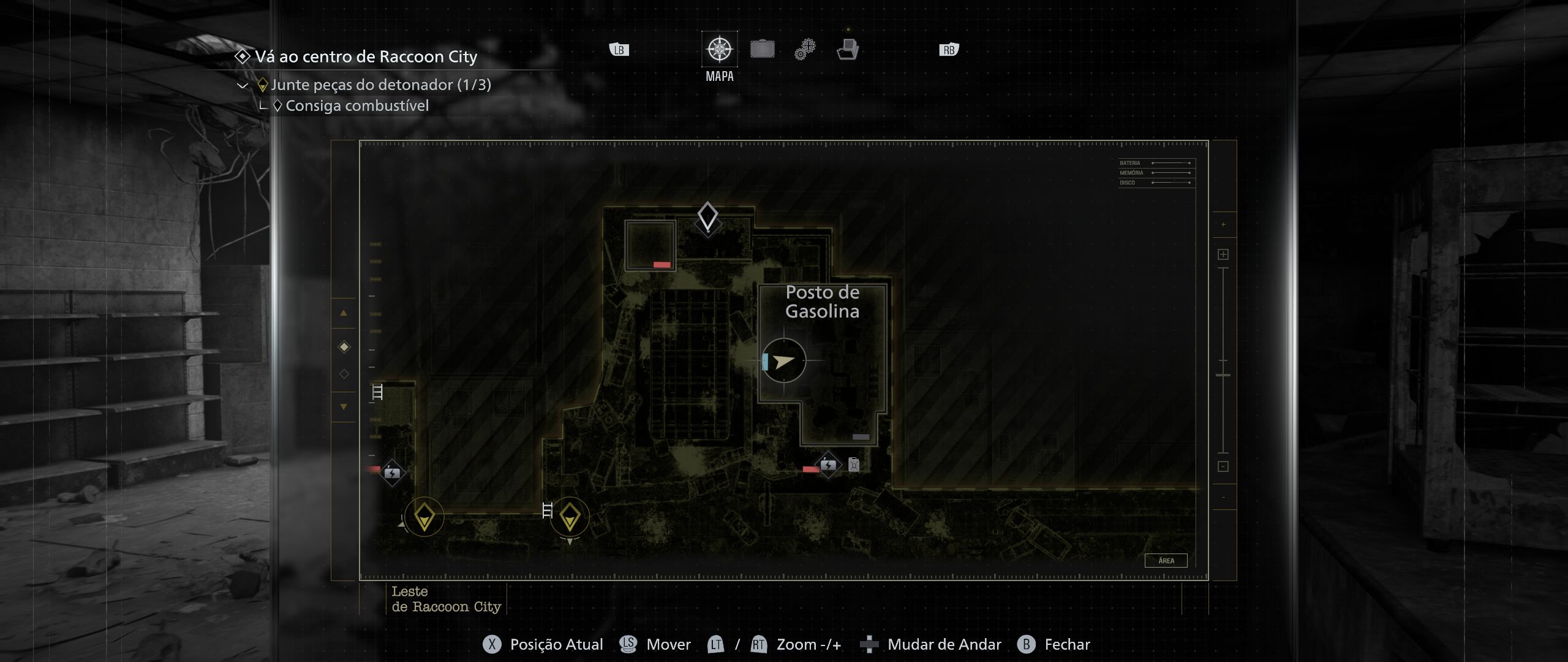Select the yellow objective marker beside the ladder
This screenshot has width=1568, height=662.
[570, 516]
